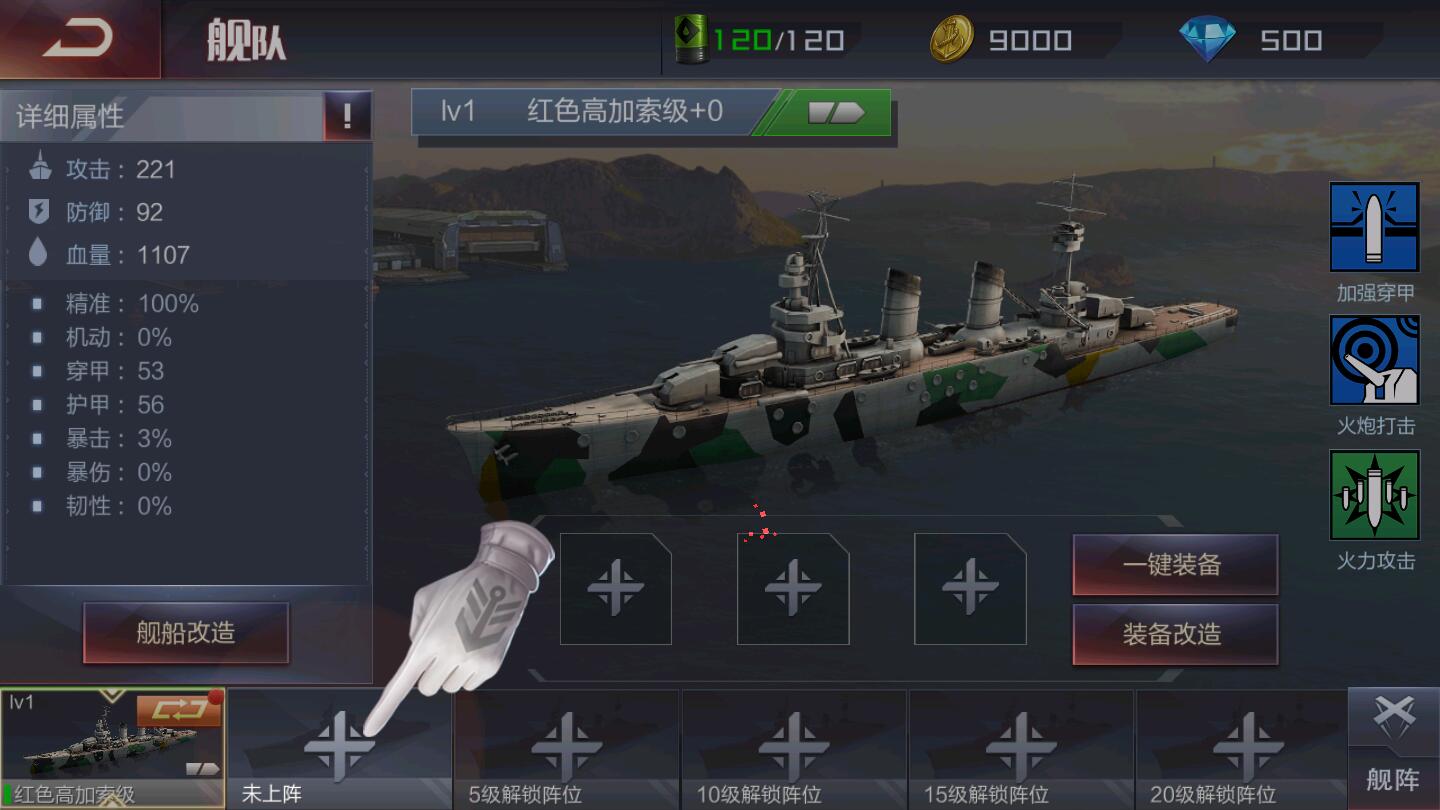This screenshot has height=810, width=1440.
Task: Expand the third equipment slot
Action: pos(968,586)
